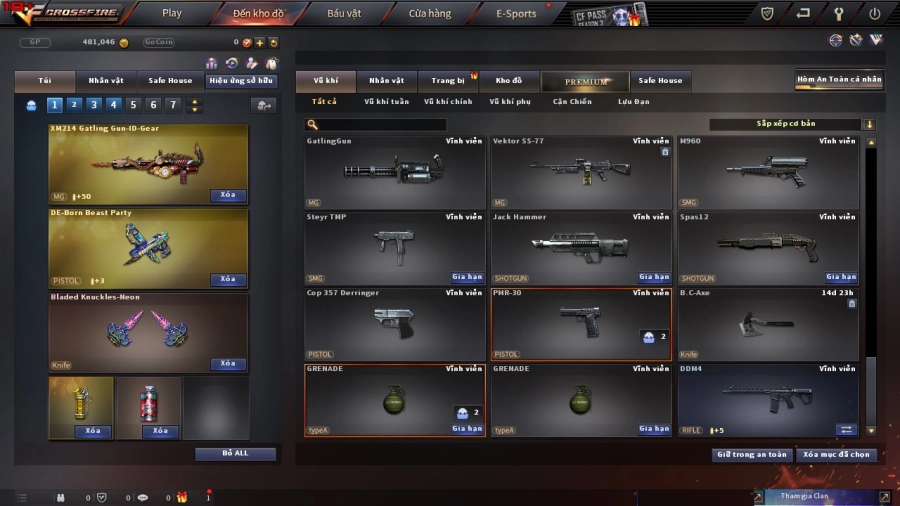The image size is (900, 506).
Task: Show Cận Chiến weapons
Action: point(572,101)
